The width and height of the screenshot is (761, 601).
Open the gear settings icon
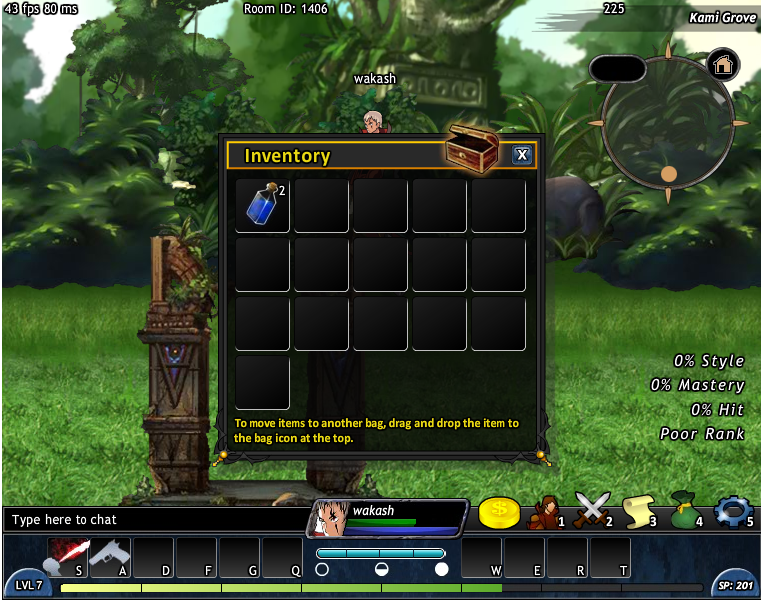(732, 511)
